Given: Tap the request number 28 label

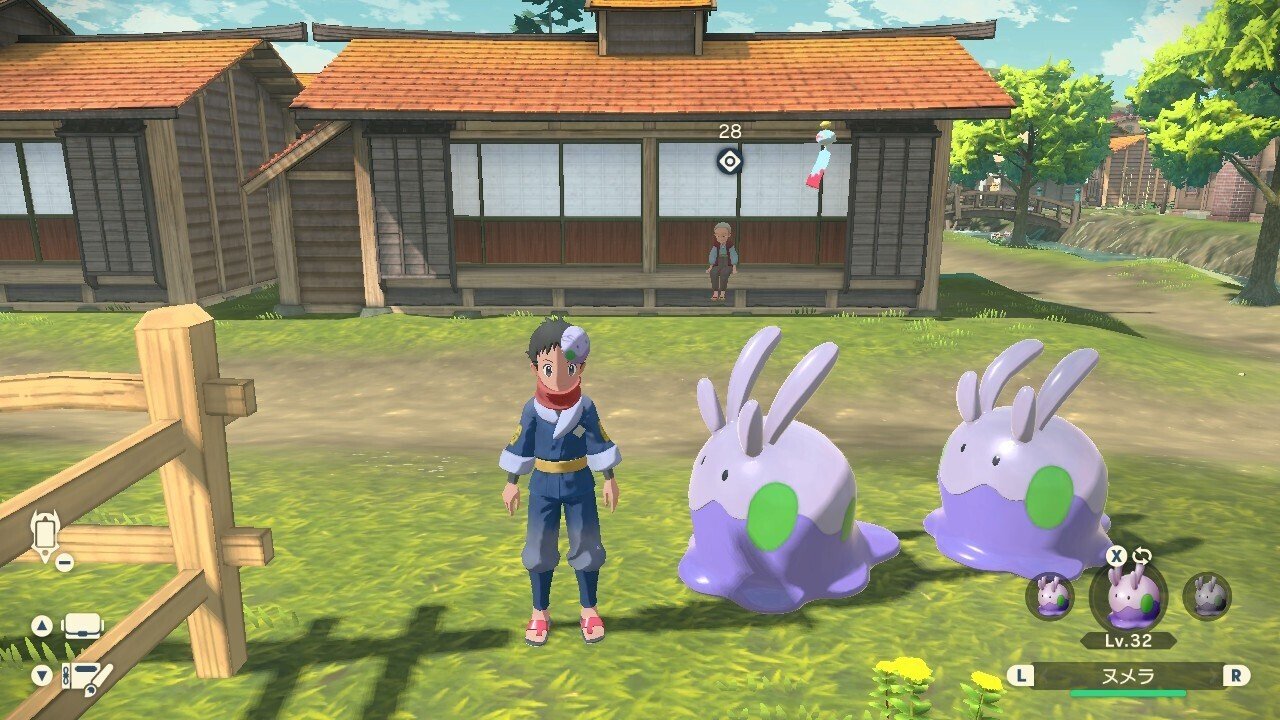Looking at the screenshot, I should coord(730,130).
